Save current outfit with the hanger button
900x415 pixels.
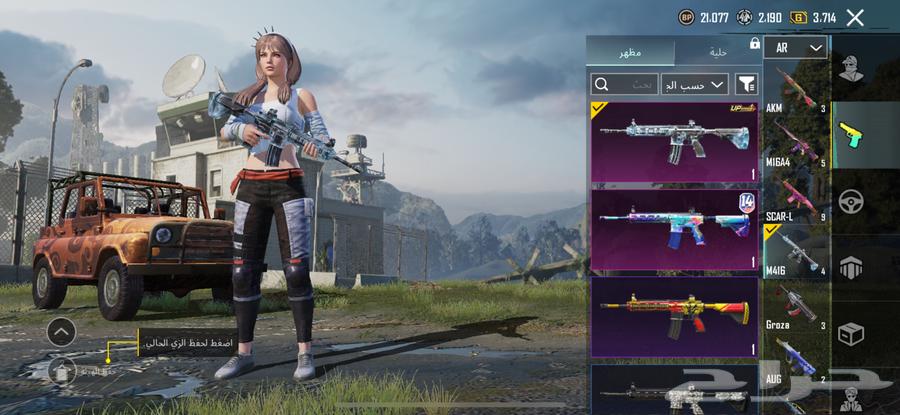click(62, 371)
